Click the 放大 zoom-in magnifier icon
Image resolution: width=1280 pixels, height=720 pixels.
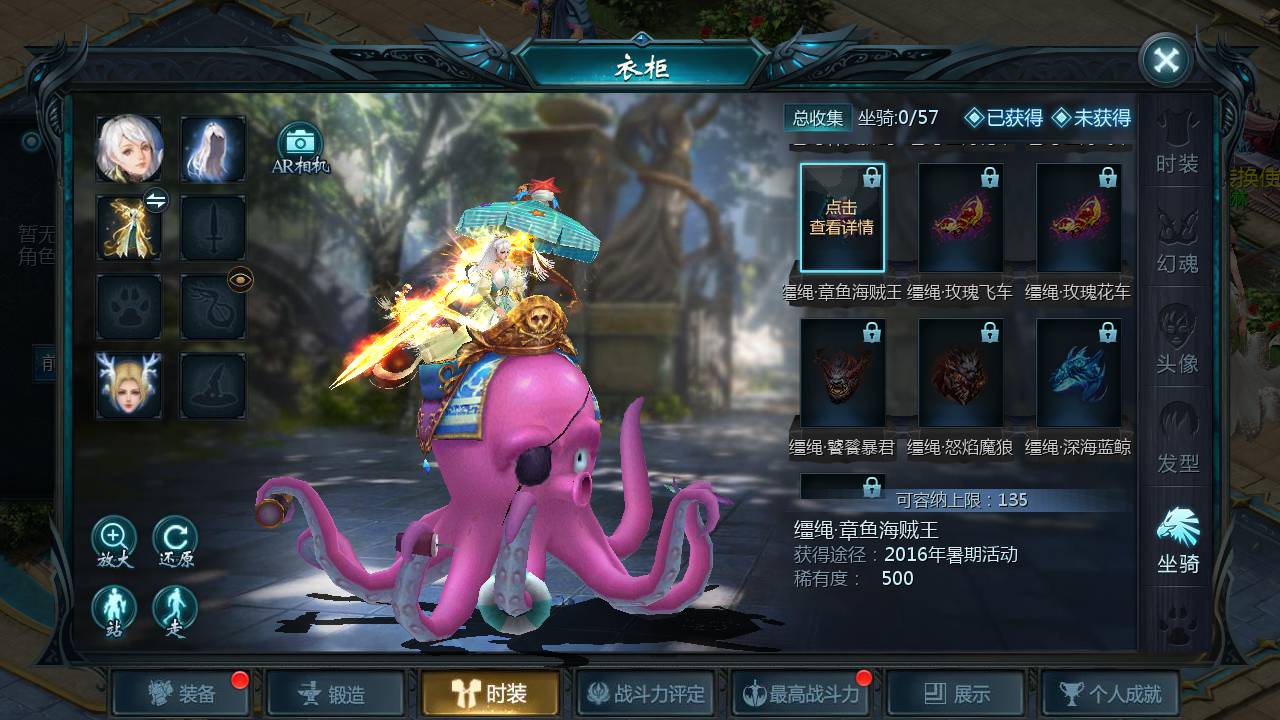click(x=113, y=538)
